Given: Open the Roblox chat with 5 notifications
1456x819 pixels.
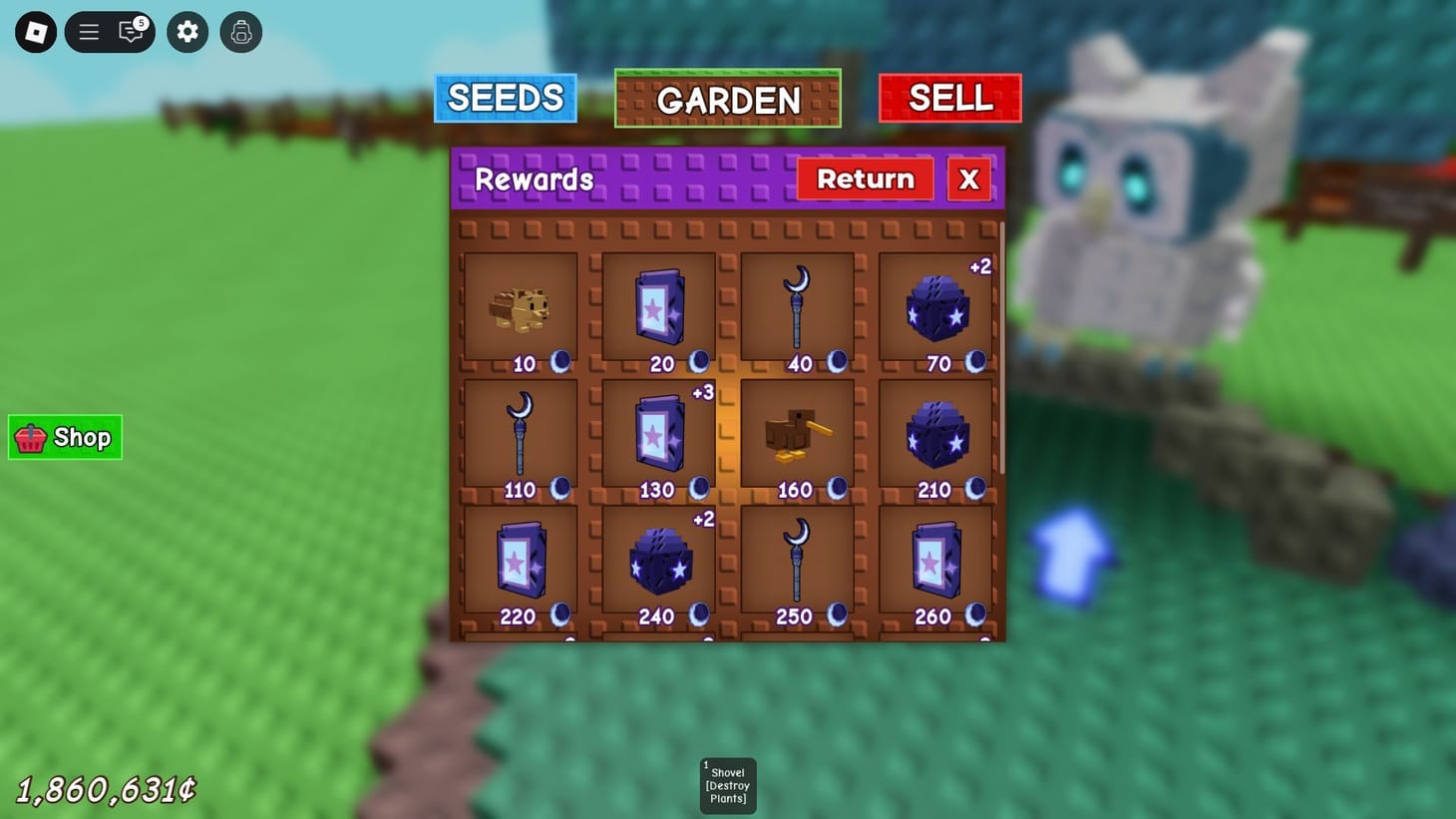Looking at the screenshot, I should coord(131,32).
